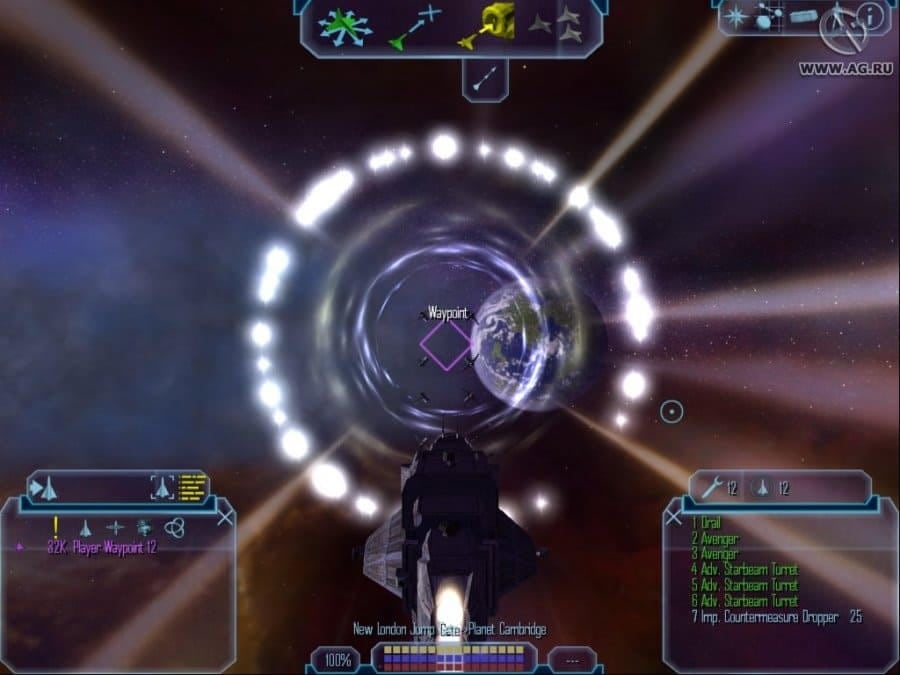This screenshot has height=675, width=900.
Task: Toggle the cruise arrow icon below maneuvers
Action: pyautogui.click(x=485, y=78)
